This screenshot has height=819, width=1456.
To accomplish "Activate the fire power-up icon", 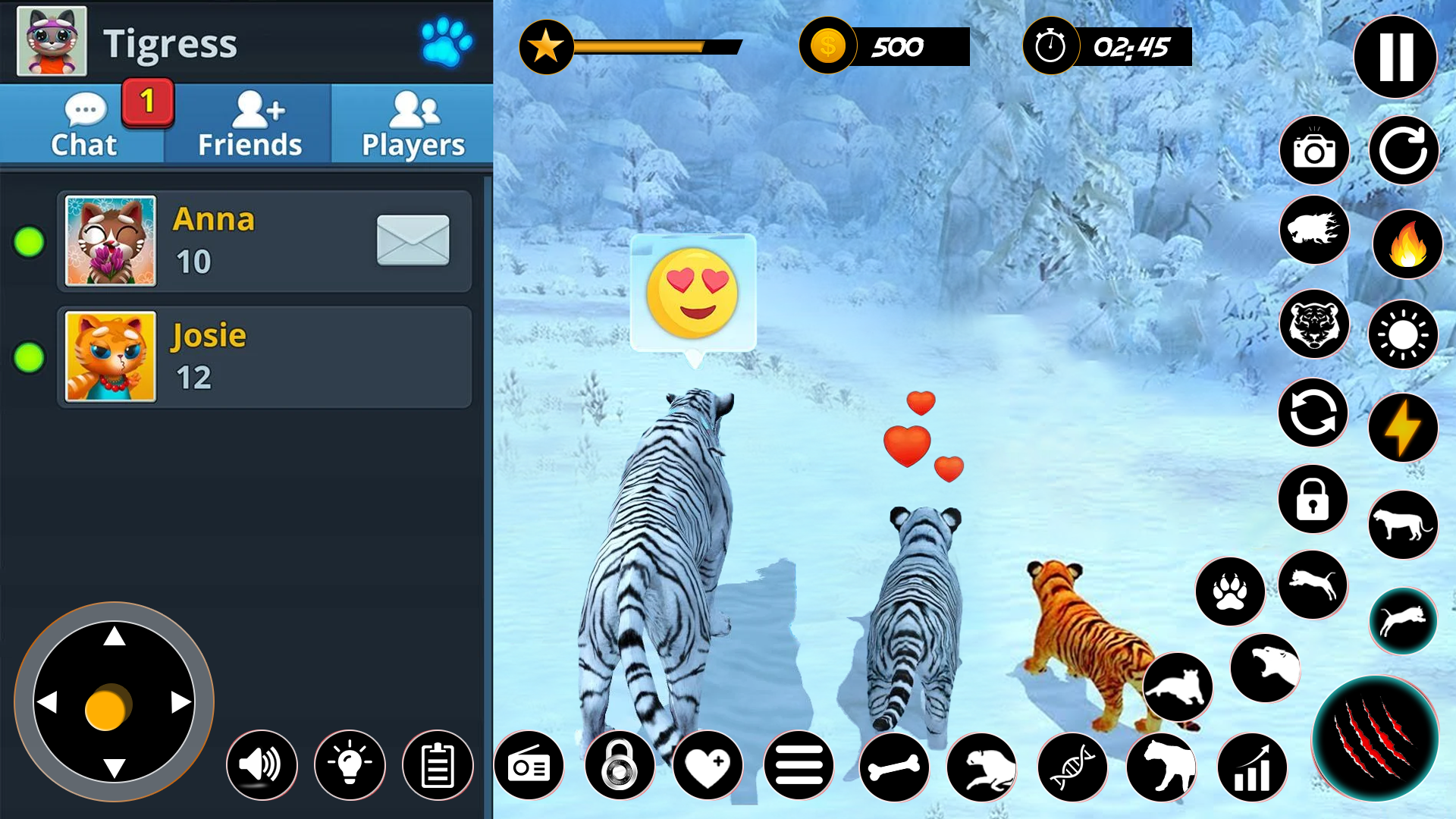I will (1404, 243).
